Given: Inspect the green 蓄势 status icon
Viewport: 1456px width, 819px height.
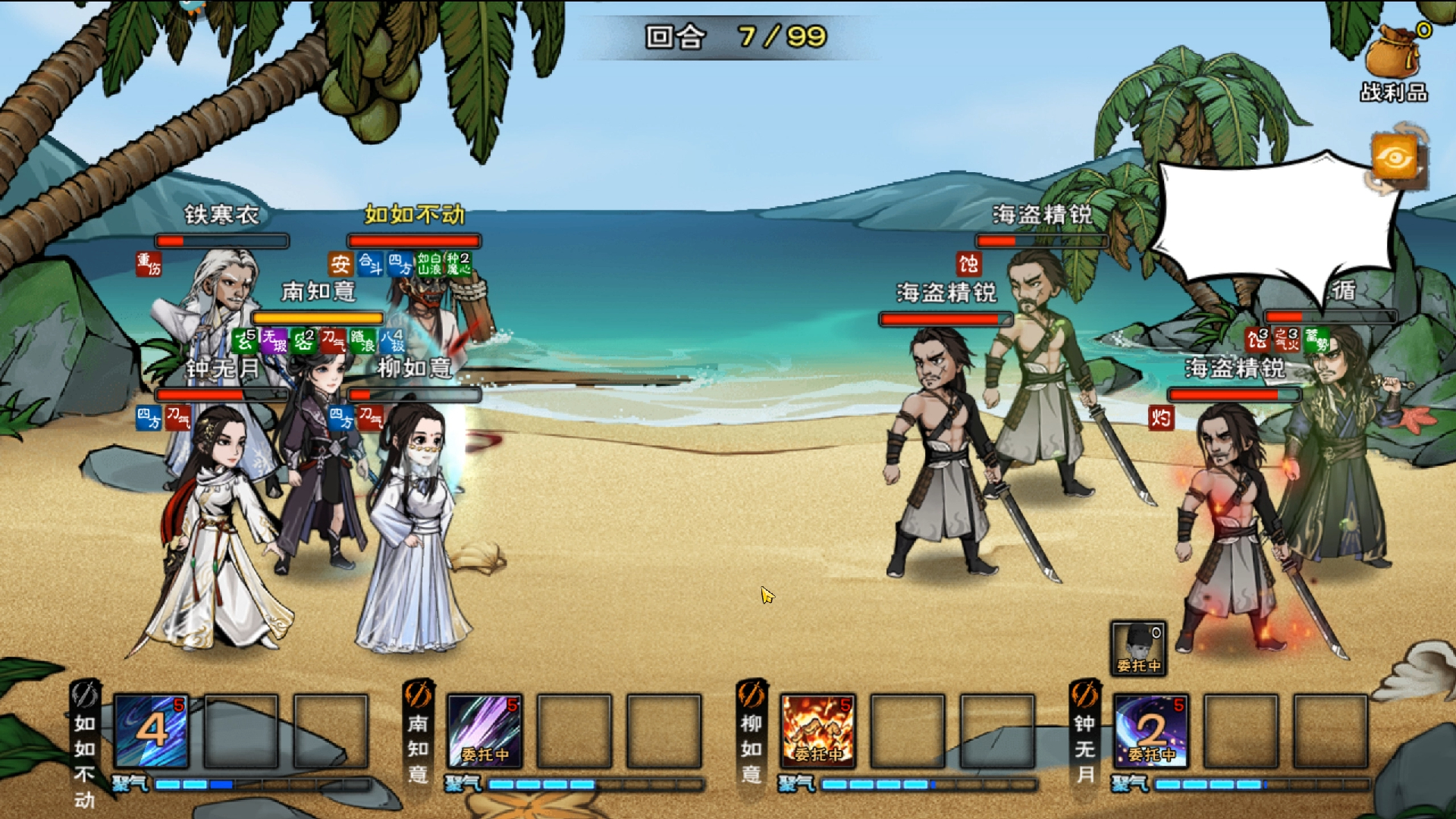Looking at the screenshot, I should 1317,340.
